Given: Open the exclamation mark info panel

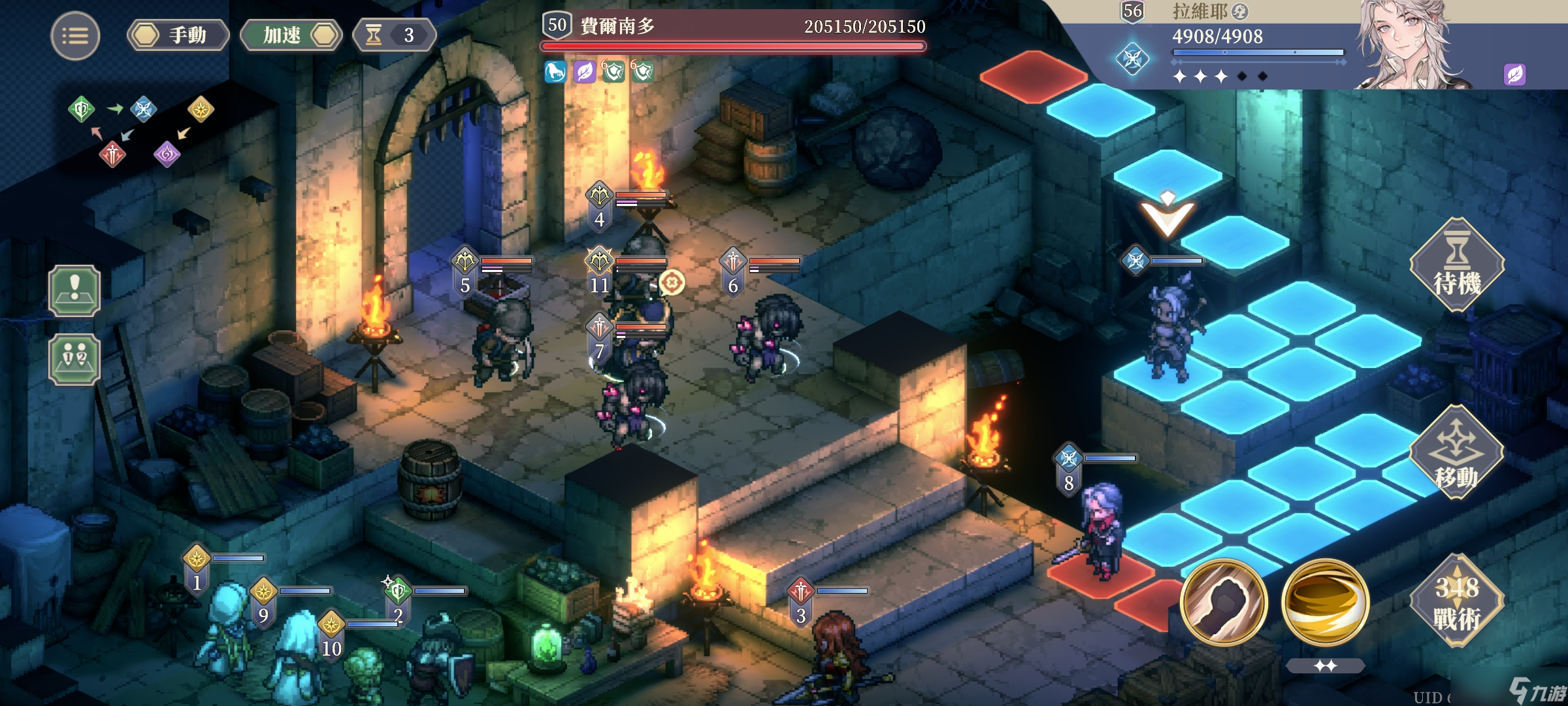Looking at the screenshot, I should (74, 291).
